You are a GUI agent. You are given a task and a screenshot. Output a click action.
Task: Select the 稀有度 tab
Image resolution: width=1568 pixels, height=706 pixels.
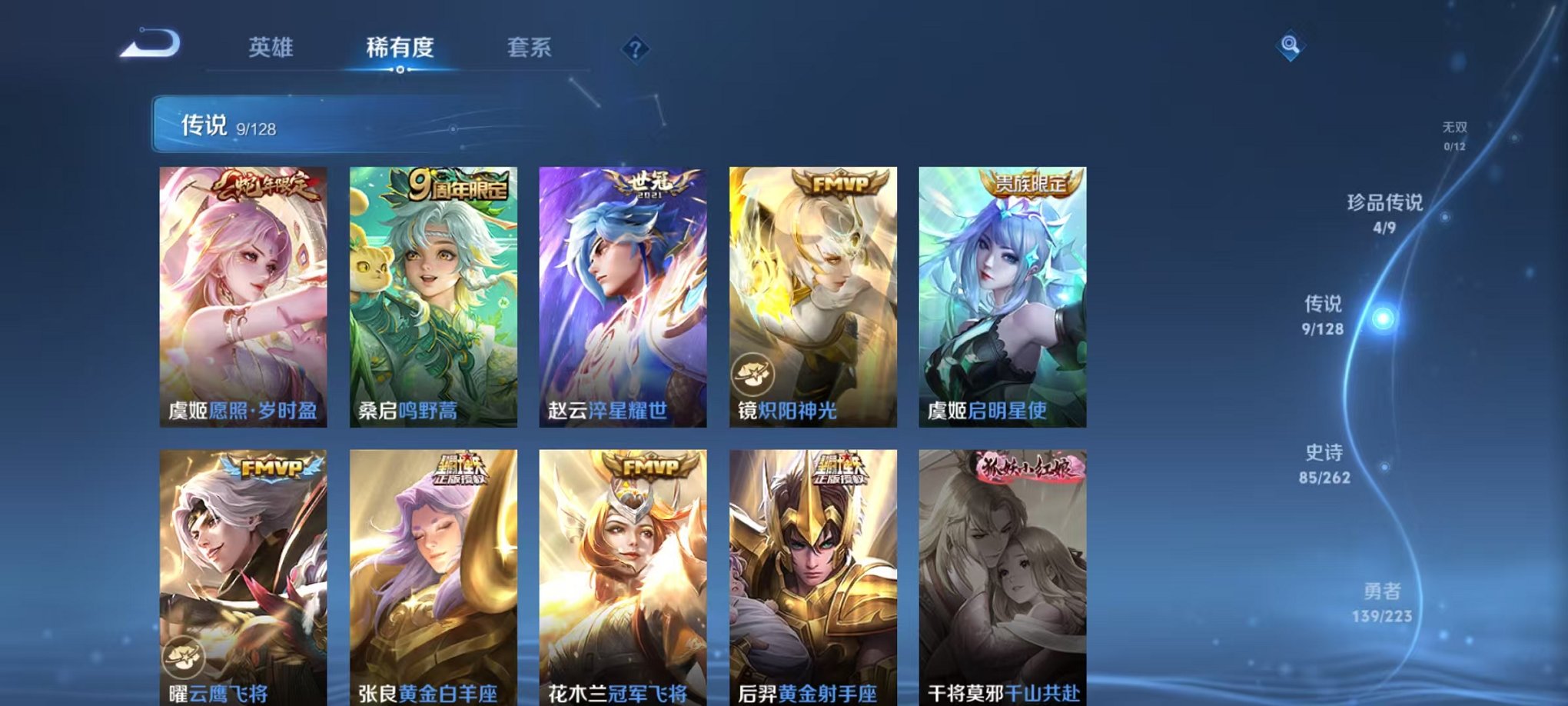(400, 48)
